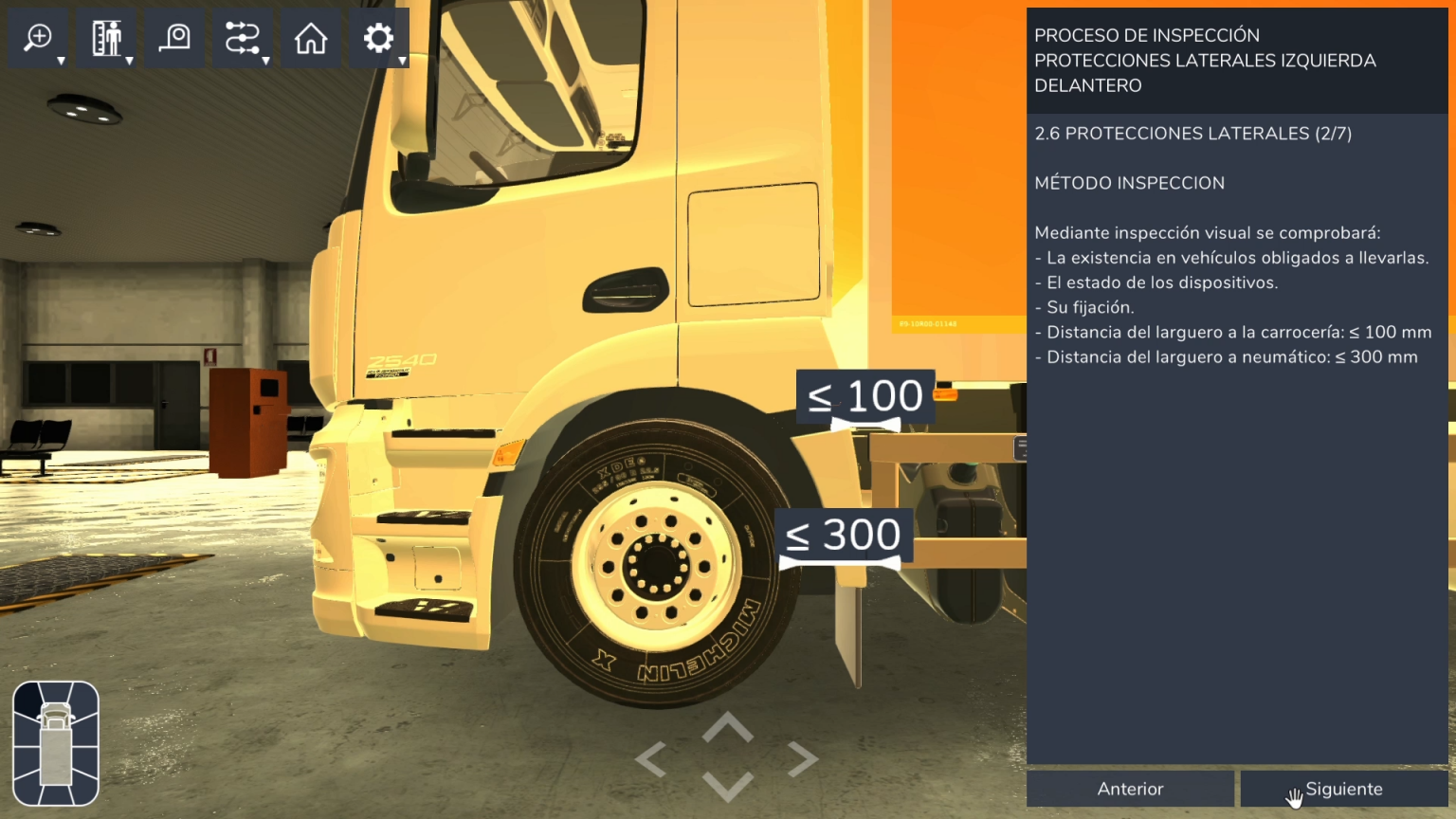Screen dimensions: 1456x819
Task: Return to previous step with Anterior
Action: [1130, 789]
